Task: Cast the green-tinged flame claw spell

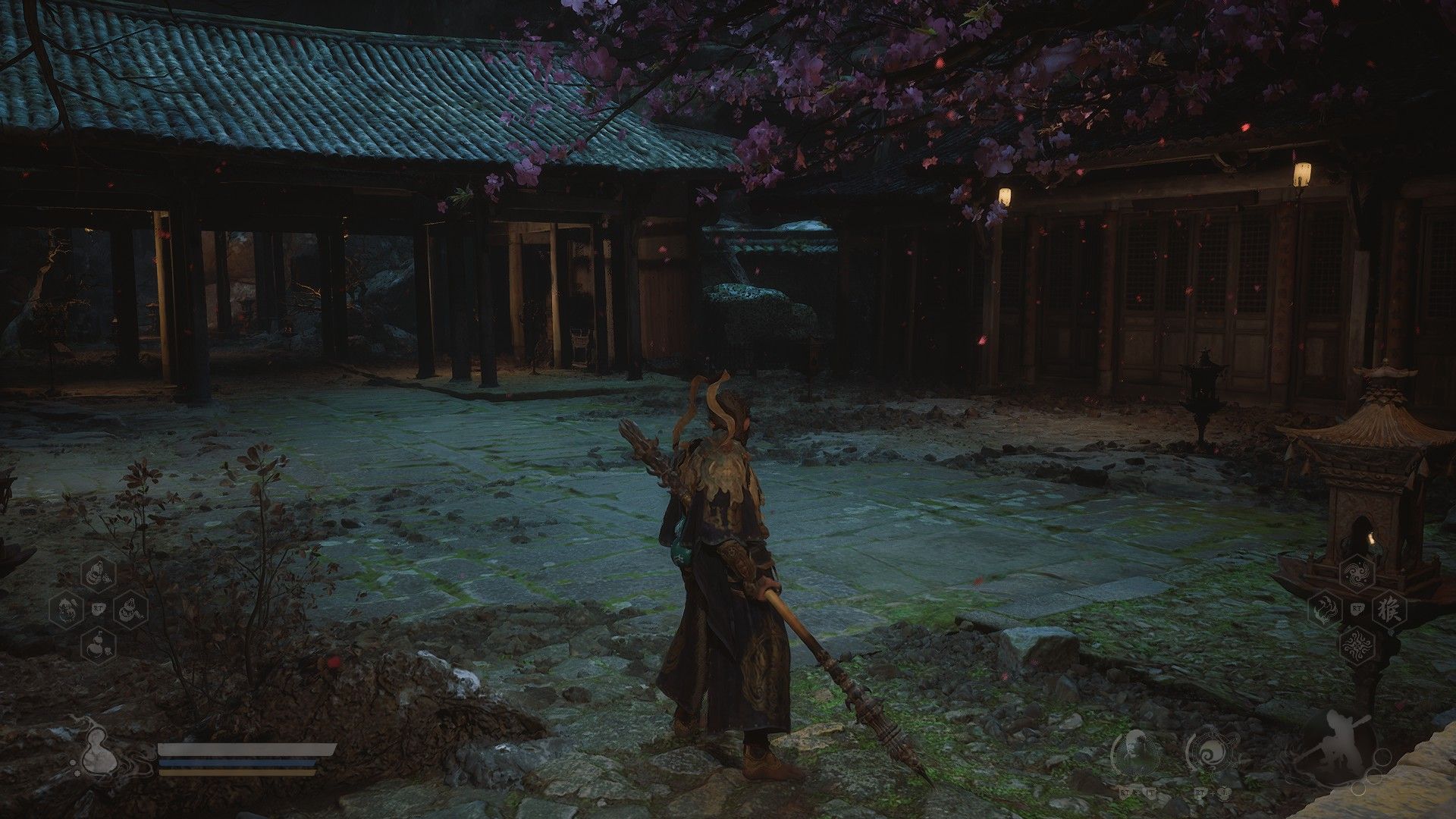Action: pyautogui.click(x=1325, y=609)
